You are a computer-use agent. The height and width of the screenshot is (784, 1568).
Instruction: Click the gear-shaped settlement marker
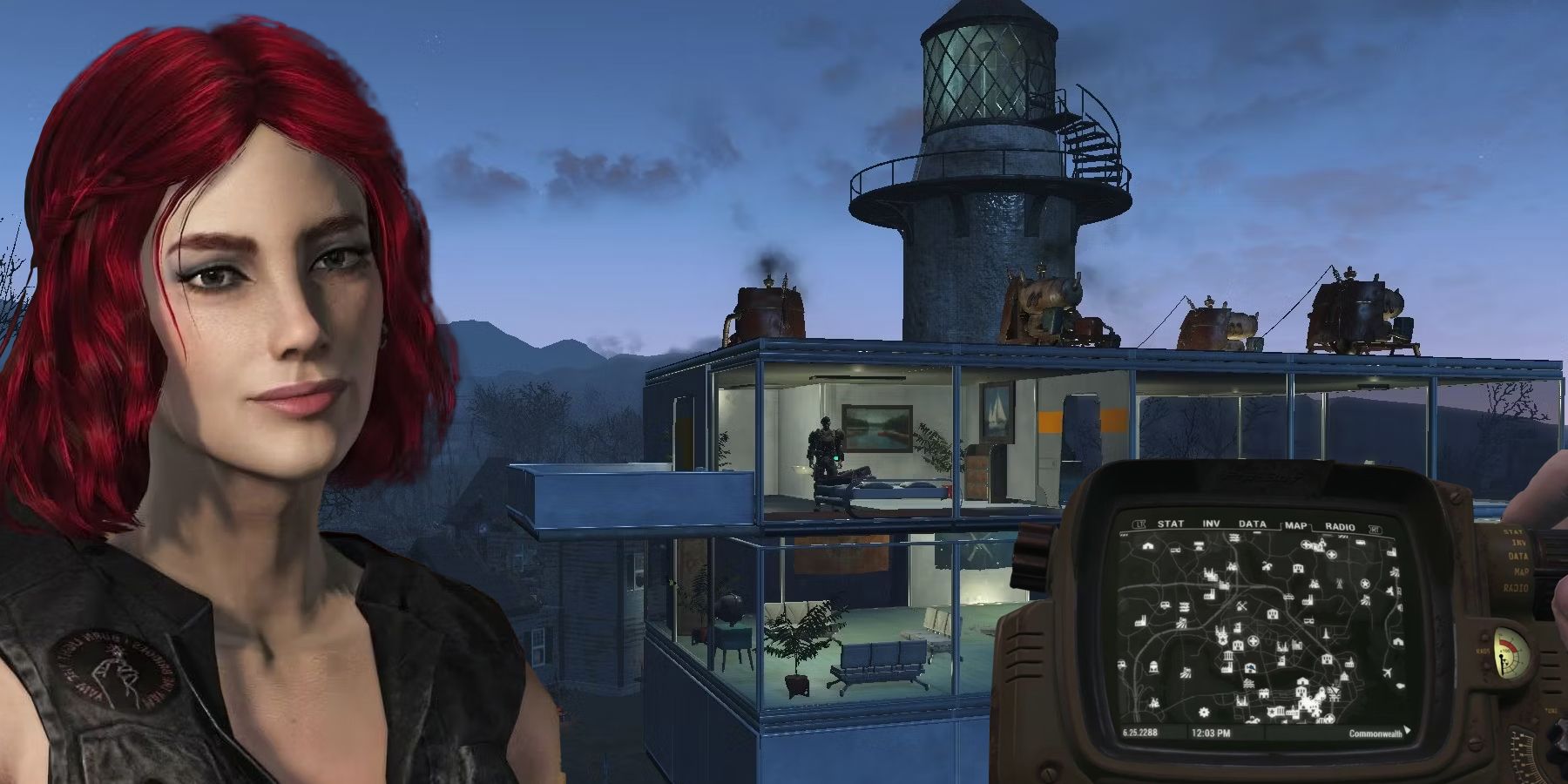point(1204,713)
